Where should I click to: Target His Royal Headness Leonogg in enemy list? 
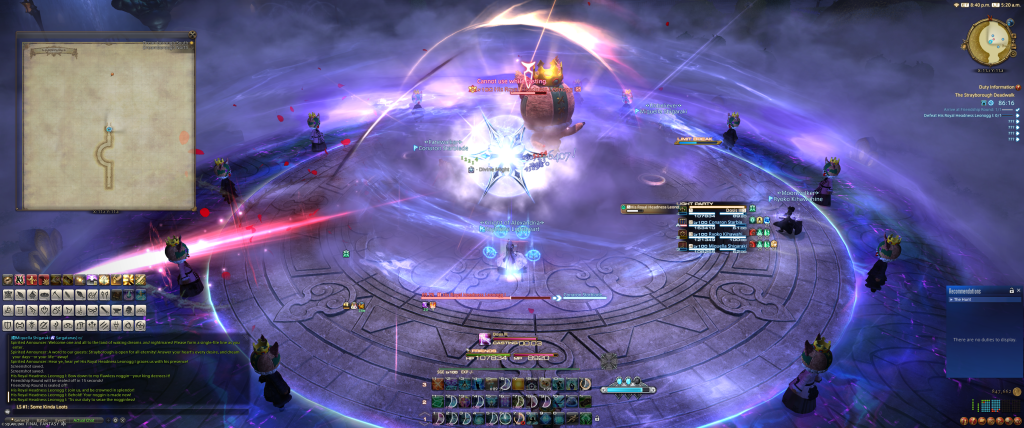point(650,207)
